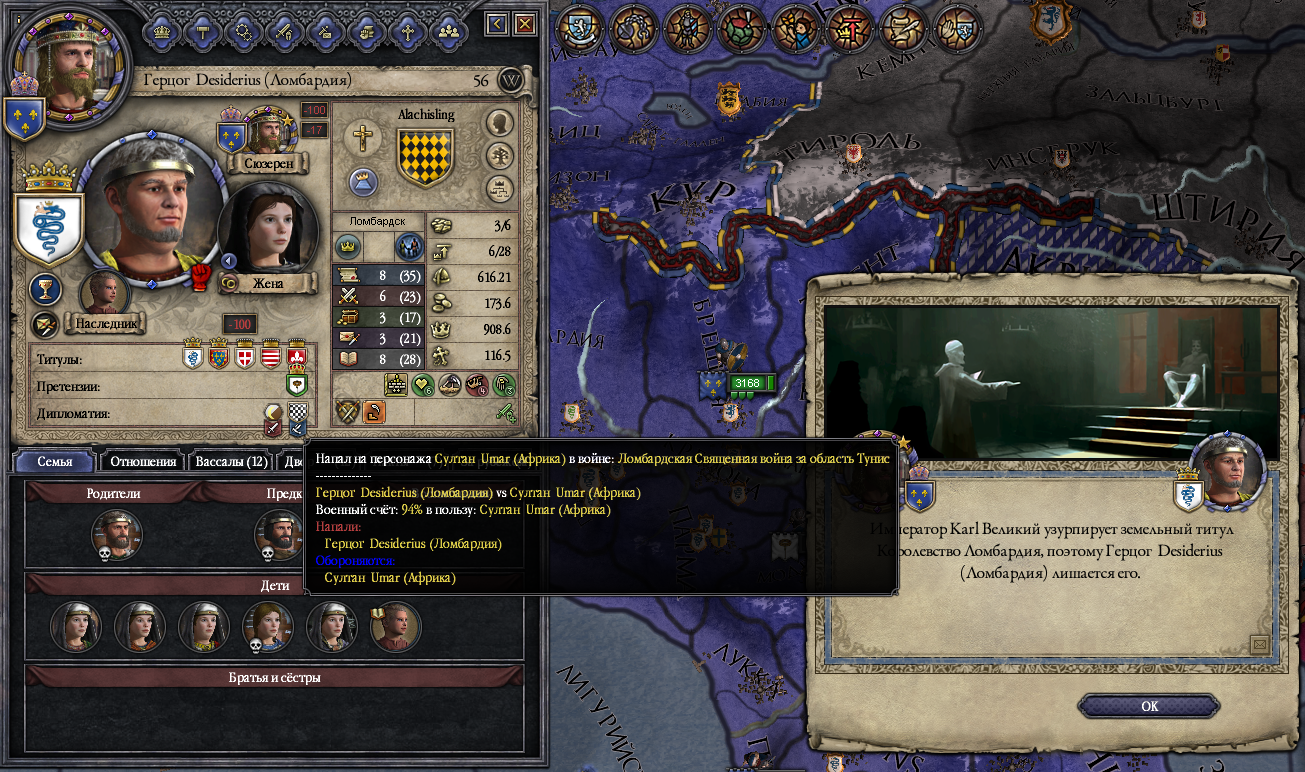This screenshot has height=772, width=1305.
Task: Open the crown laws menu button
Action: tap(160, 30)
